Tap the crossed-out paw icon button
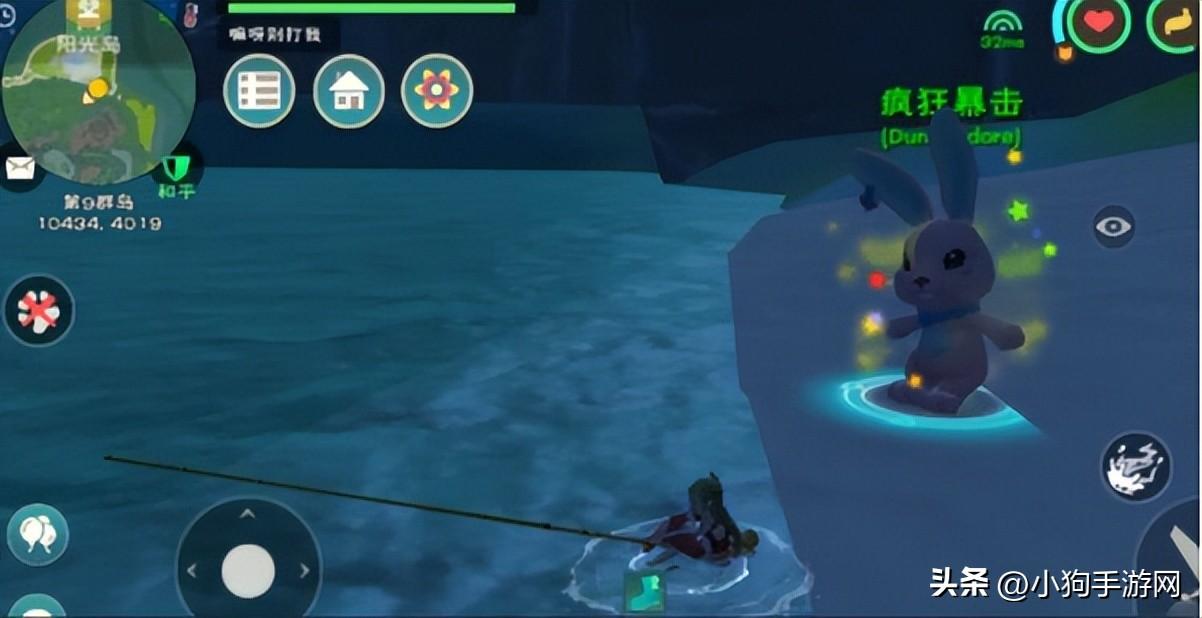The image size is (1202, 618). [39, 311]
